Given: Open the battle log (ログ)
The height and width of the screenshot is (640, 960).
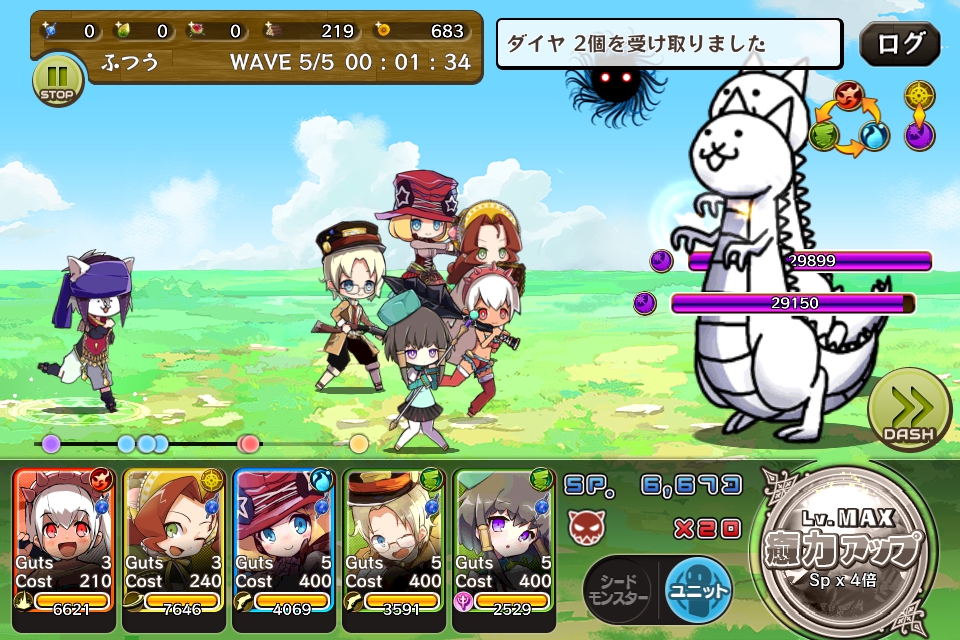Looking at the screenshot, I should (899, 45).
